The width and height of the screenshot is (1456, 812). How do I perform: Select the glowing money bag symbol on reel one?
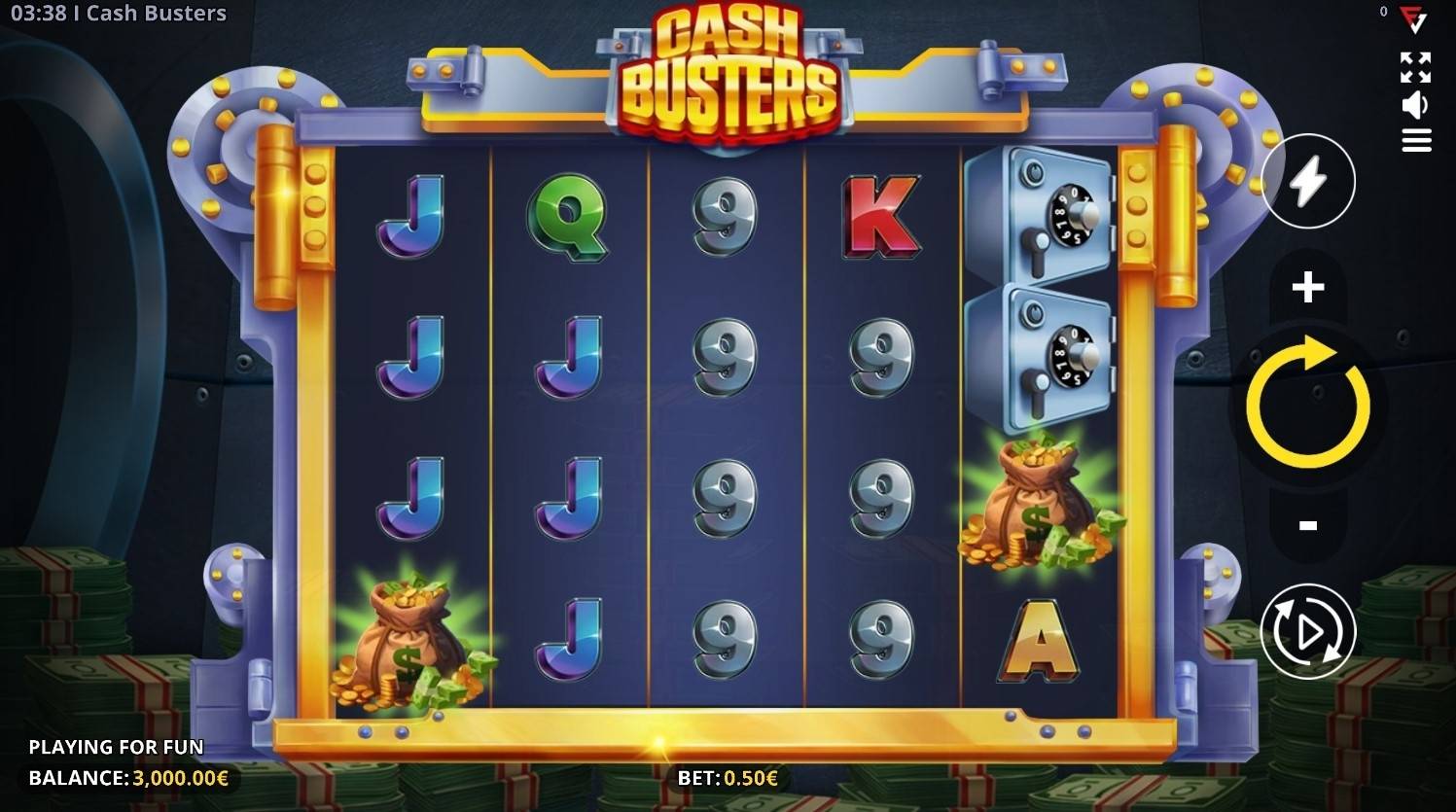tap(408, 642)
